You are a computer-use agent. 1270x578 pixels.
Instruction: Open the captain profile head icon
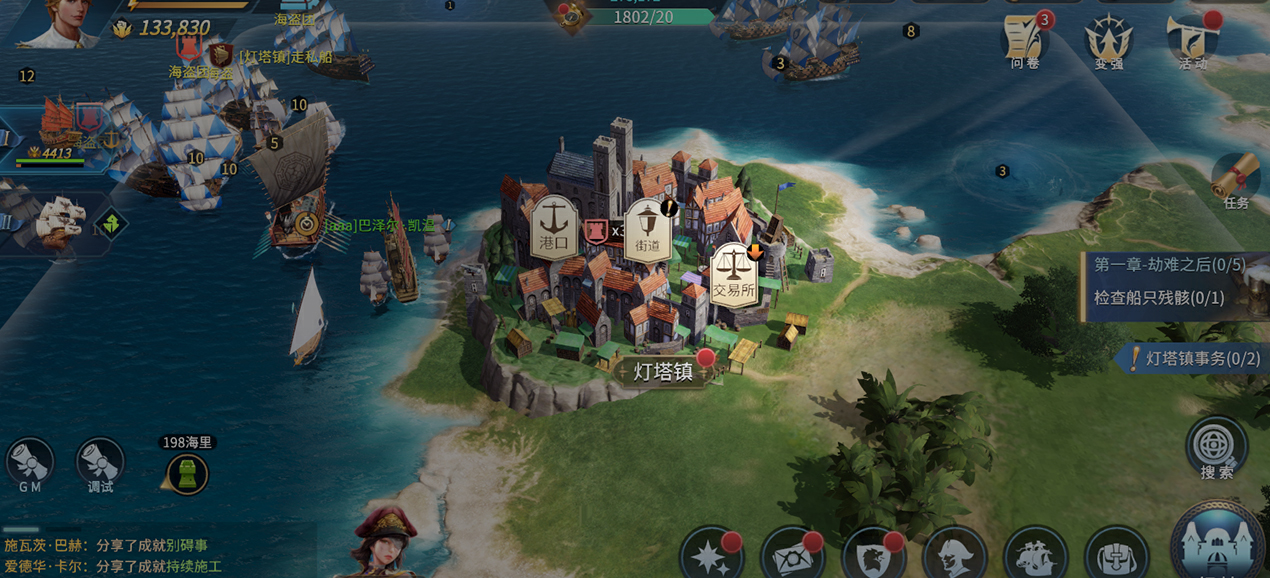(954, 554)
